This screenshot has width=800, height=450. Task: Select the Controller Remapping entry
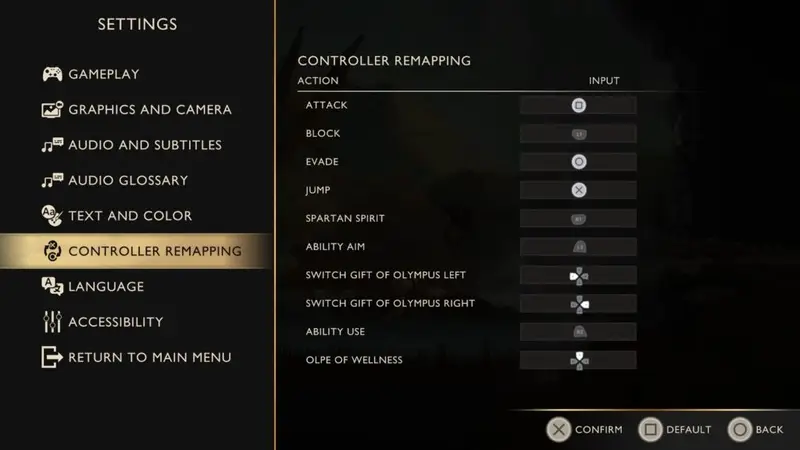click(x=154, y=251)
